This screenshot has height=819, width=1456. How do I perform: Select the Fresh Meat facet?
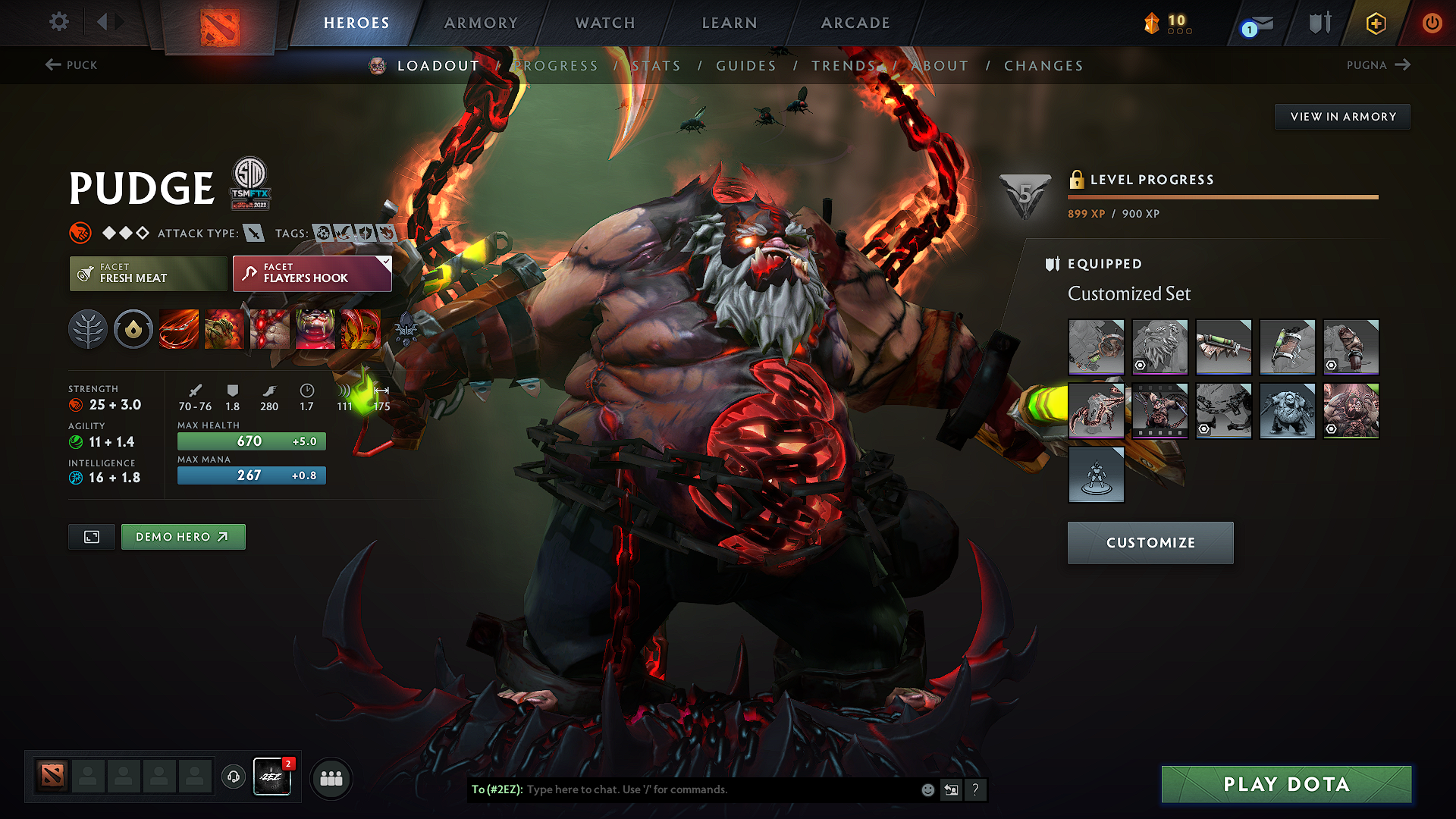pos(148,273)
